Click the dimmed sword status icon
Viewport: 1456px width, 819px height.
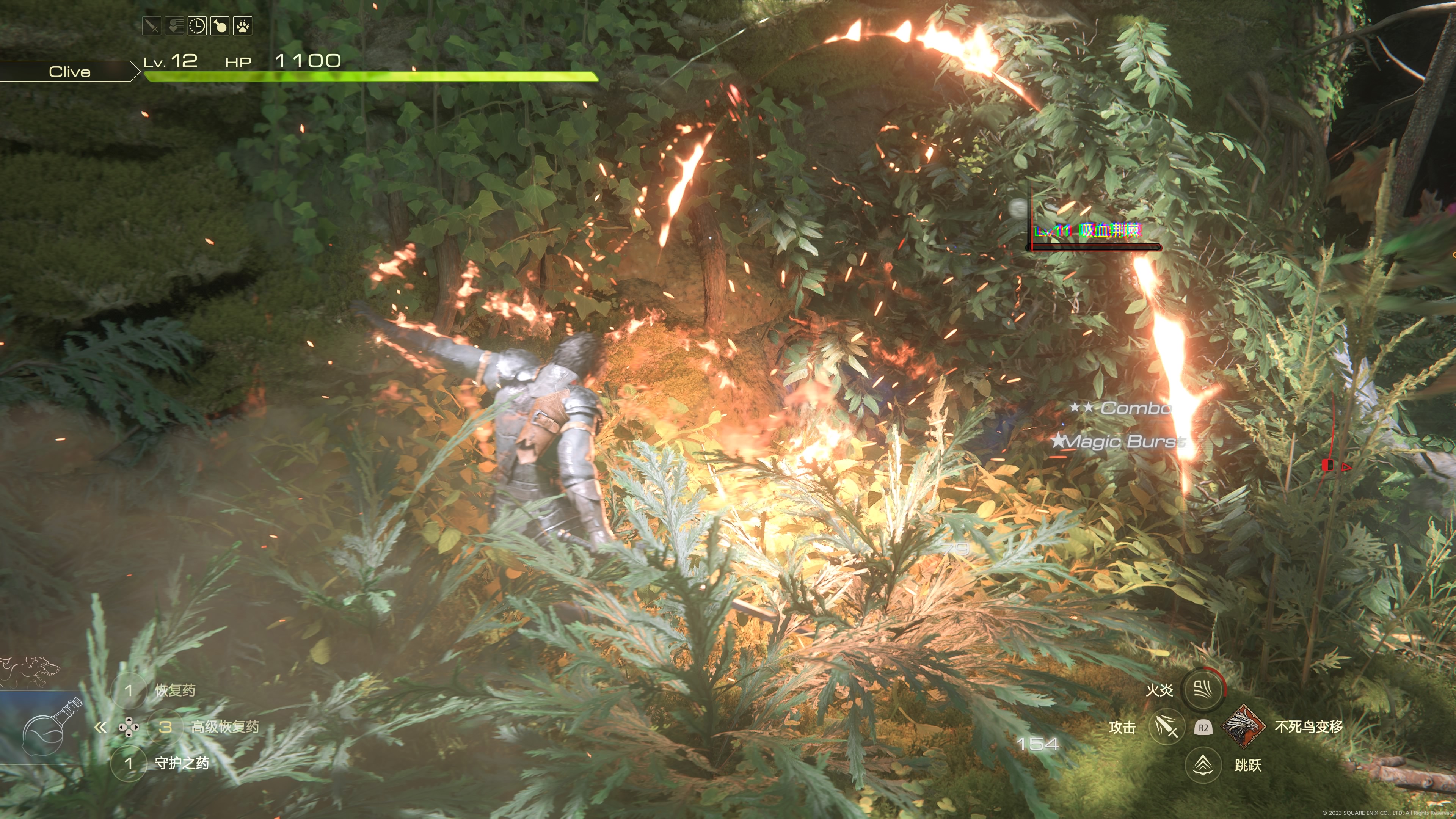point(152,26)
